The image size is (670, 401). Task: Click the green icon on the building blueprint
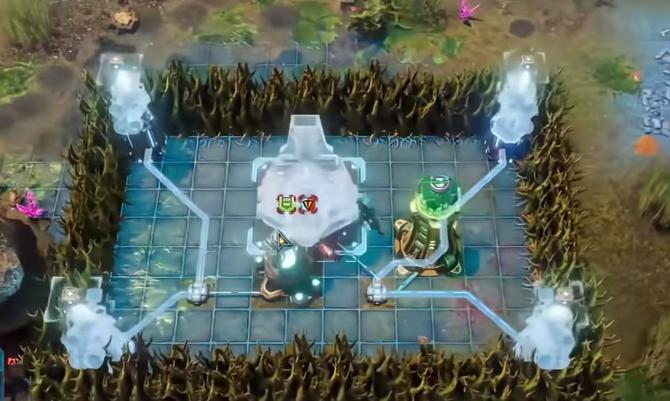click(287, 203)
